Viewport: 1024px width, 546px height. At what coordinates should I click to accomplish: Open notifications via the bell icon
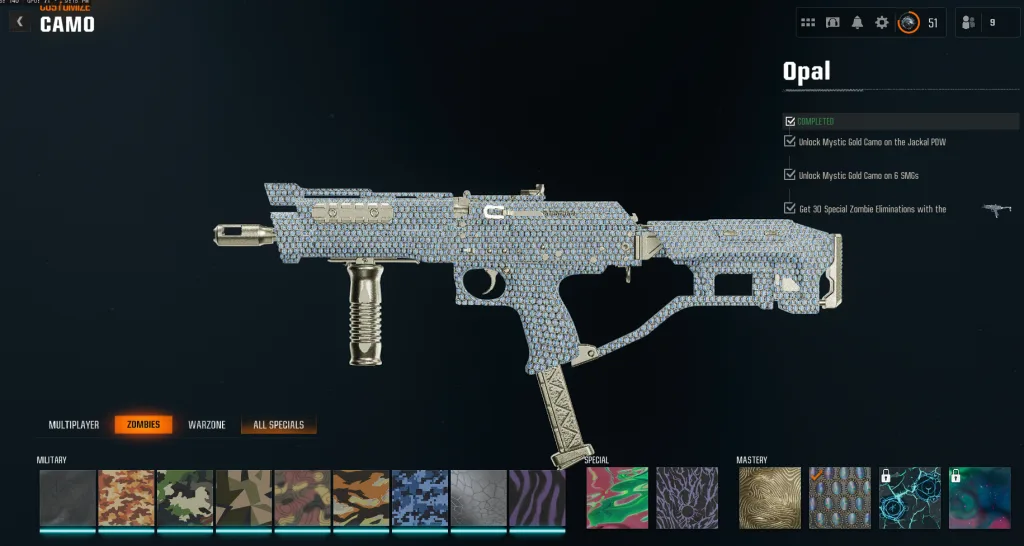point(857,22)
